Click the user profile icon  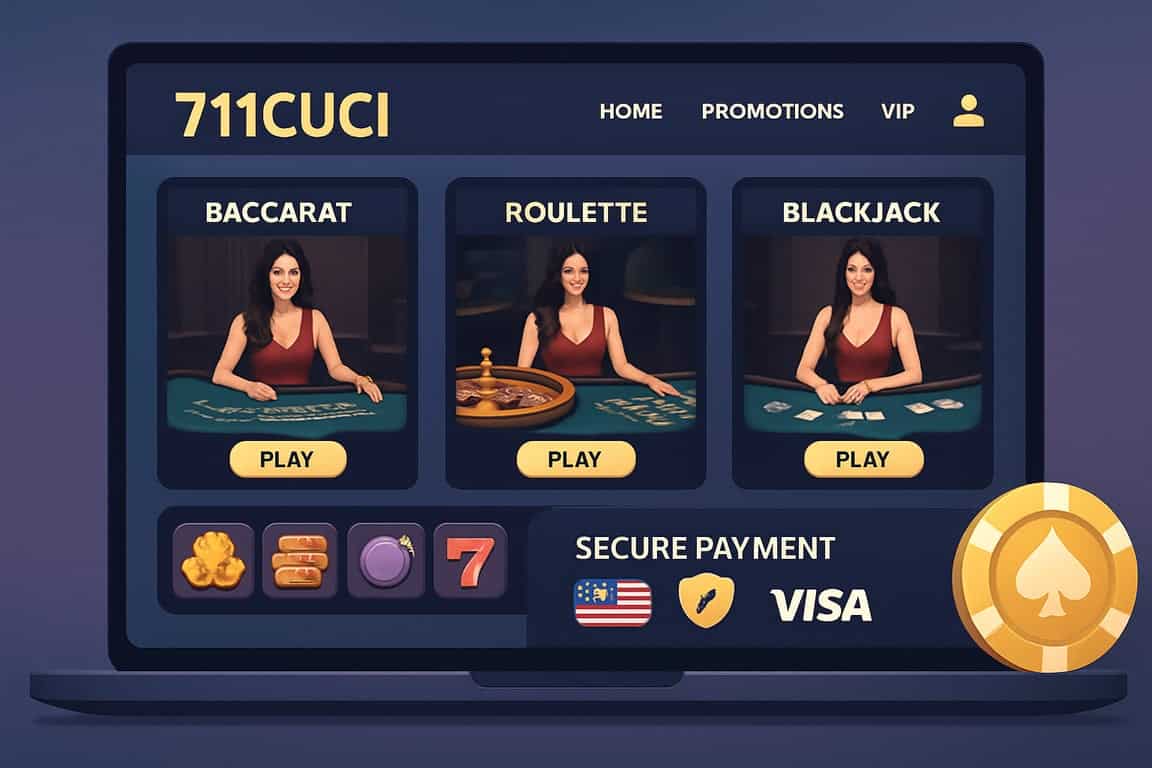(x=968, y=110)
